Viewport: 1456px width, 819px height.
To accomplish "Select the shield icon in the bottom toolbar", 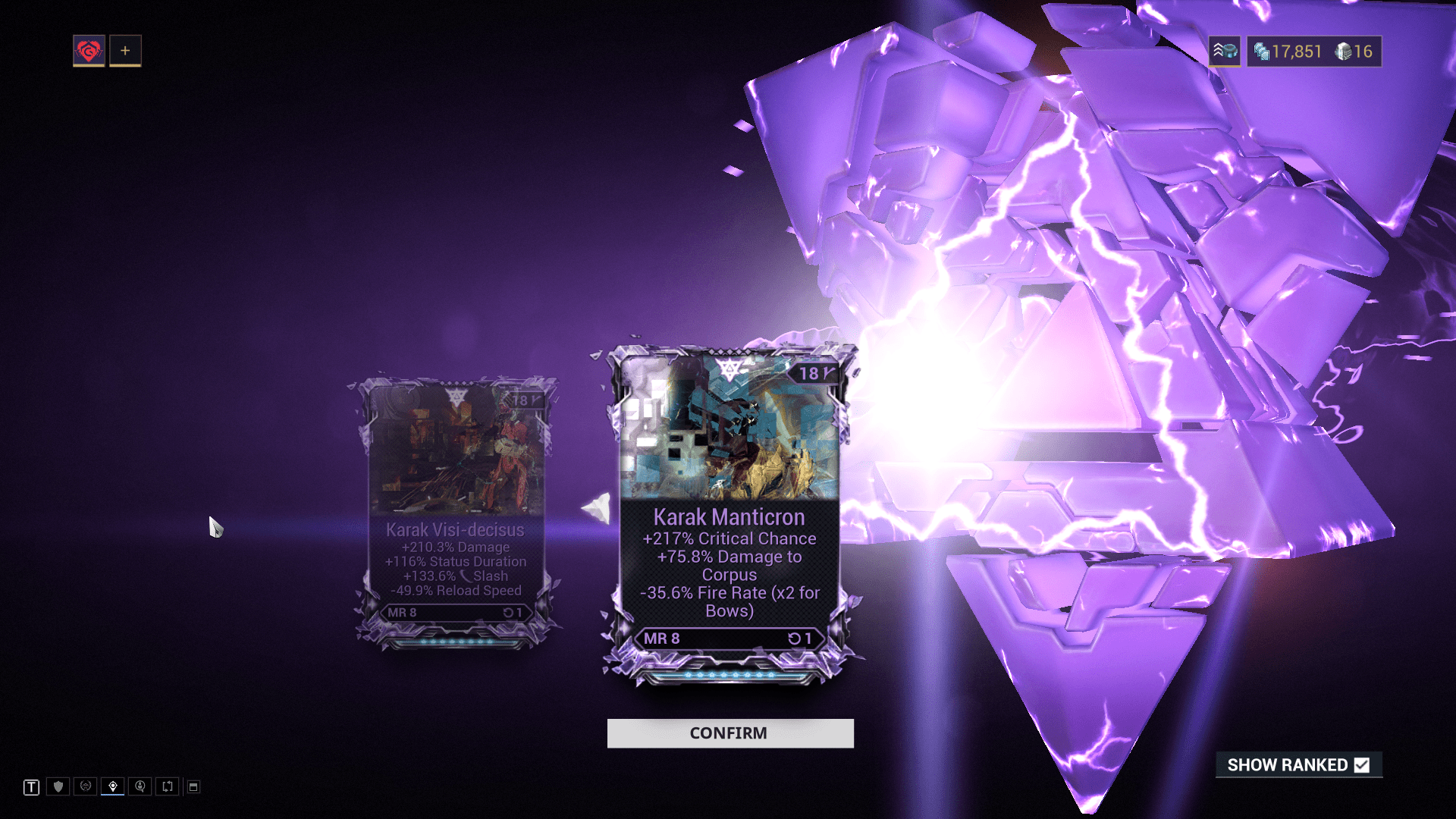I will tap(57, 786).
